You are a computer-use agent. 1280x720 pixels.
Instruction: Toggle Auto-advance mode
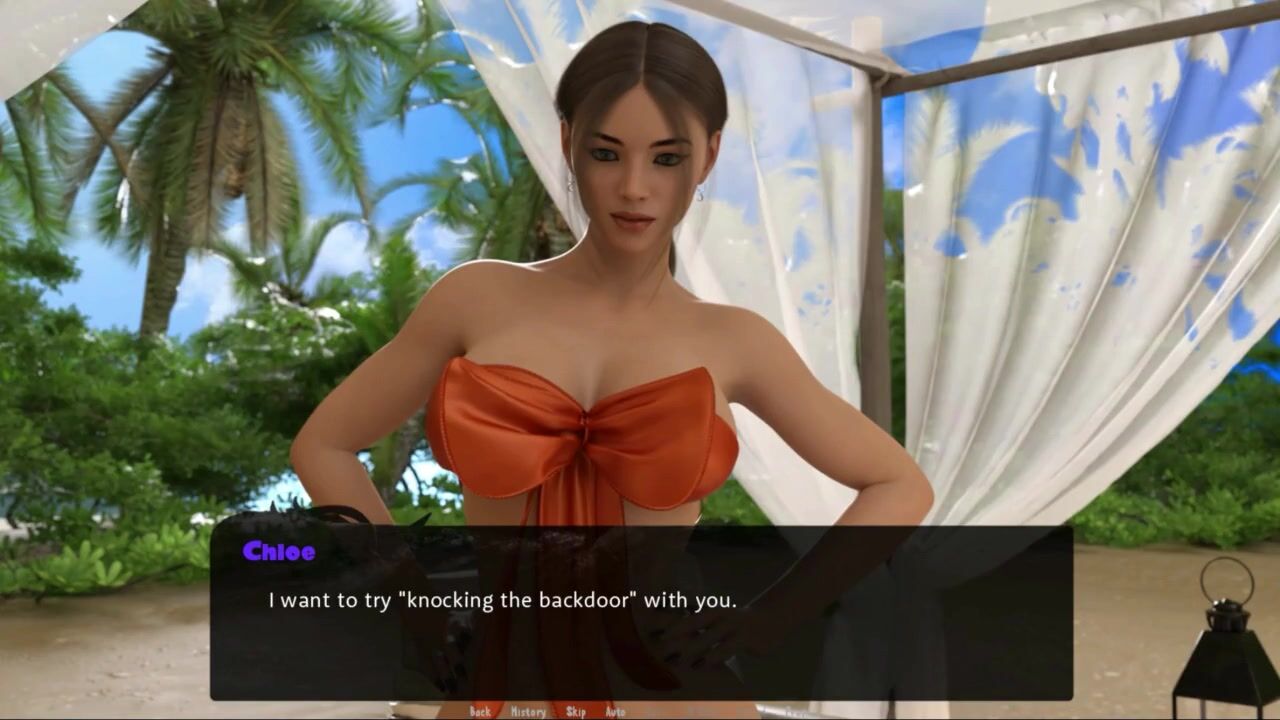pyautogui.click(x=615, y=712)
